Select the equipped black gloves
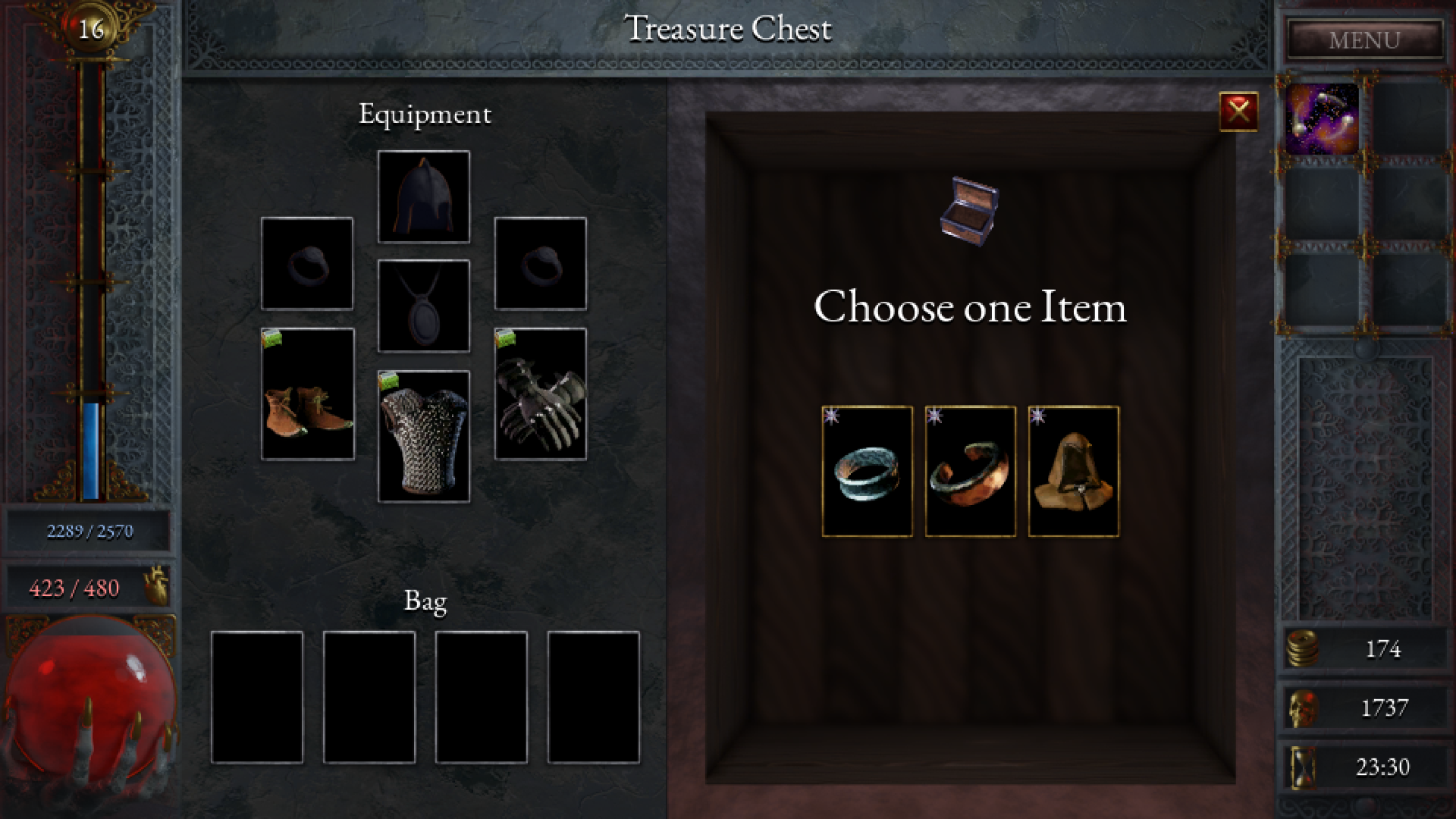This screenshot has height=819, width=1456. 540,394
